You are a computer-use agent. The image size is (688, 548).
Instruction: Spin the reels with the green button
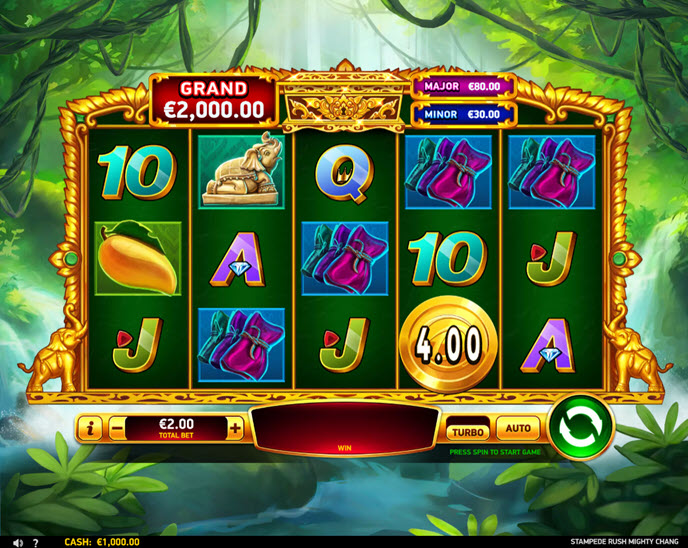(581, 427)
